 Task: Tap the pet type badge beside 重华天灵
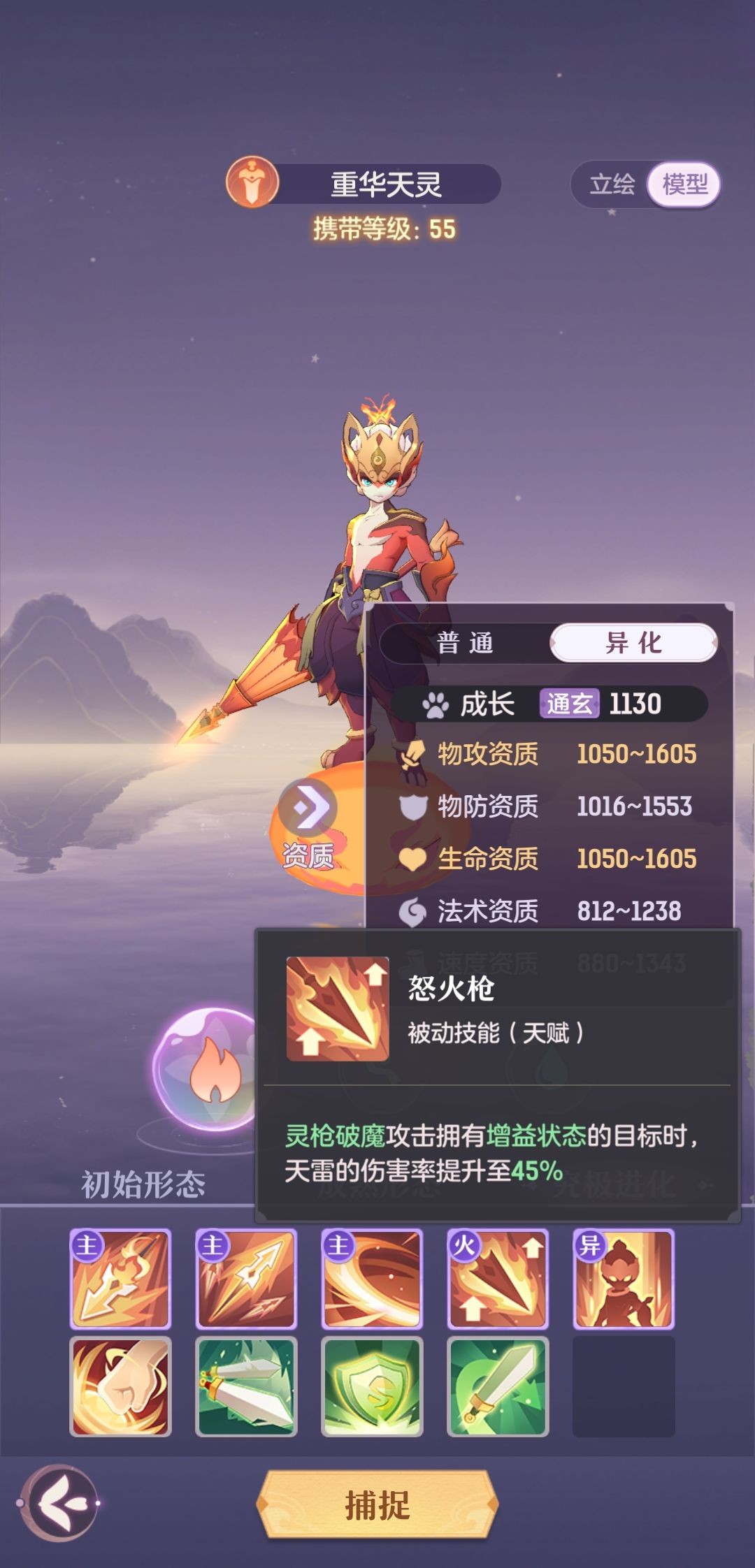pyautogui.click(x=252, y=183)
